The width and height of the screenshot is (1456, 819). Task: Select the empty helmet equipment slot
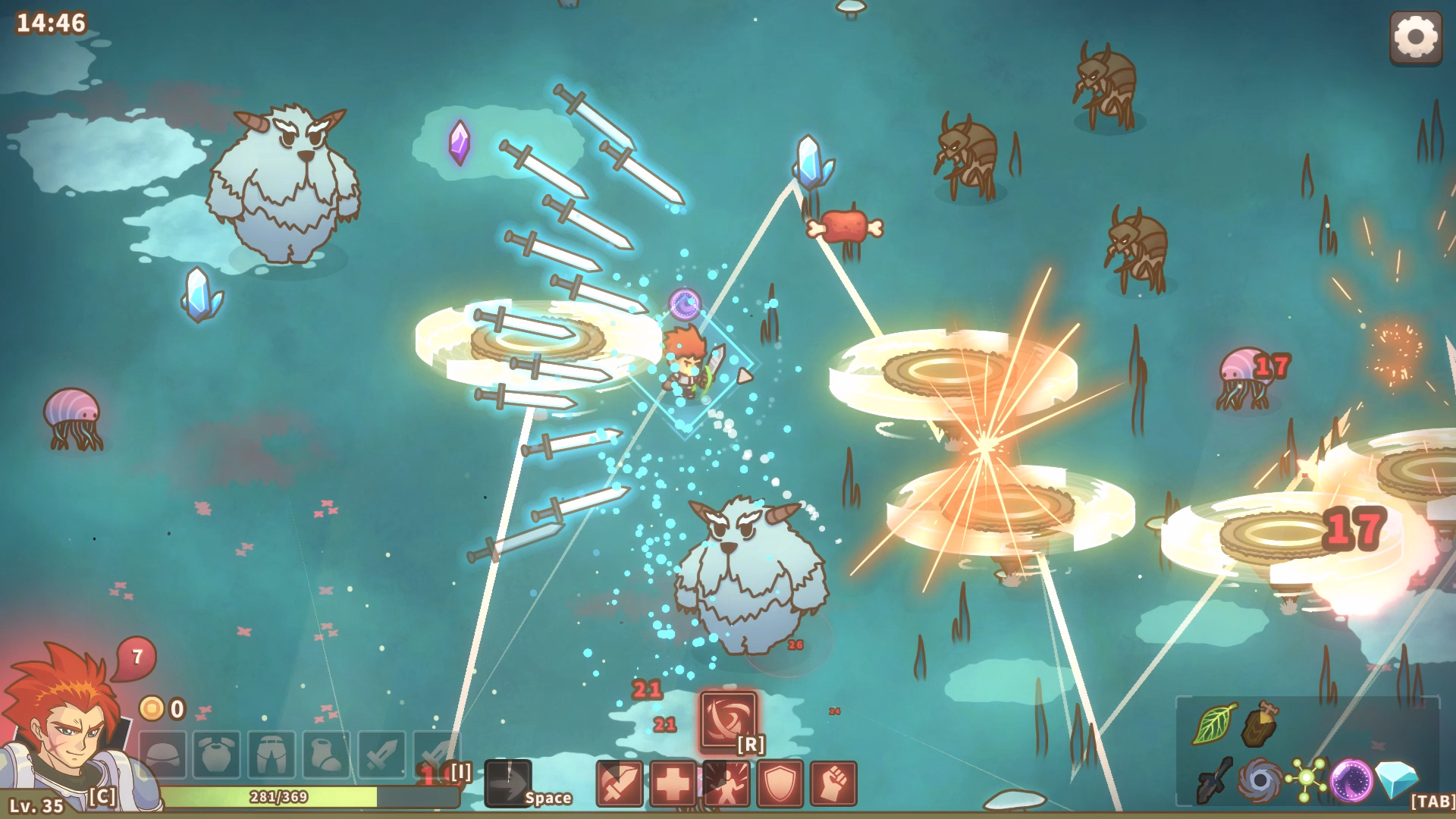pos(163,755)
